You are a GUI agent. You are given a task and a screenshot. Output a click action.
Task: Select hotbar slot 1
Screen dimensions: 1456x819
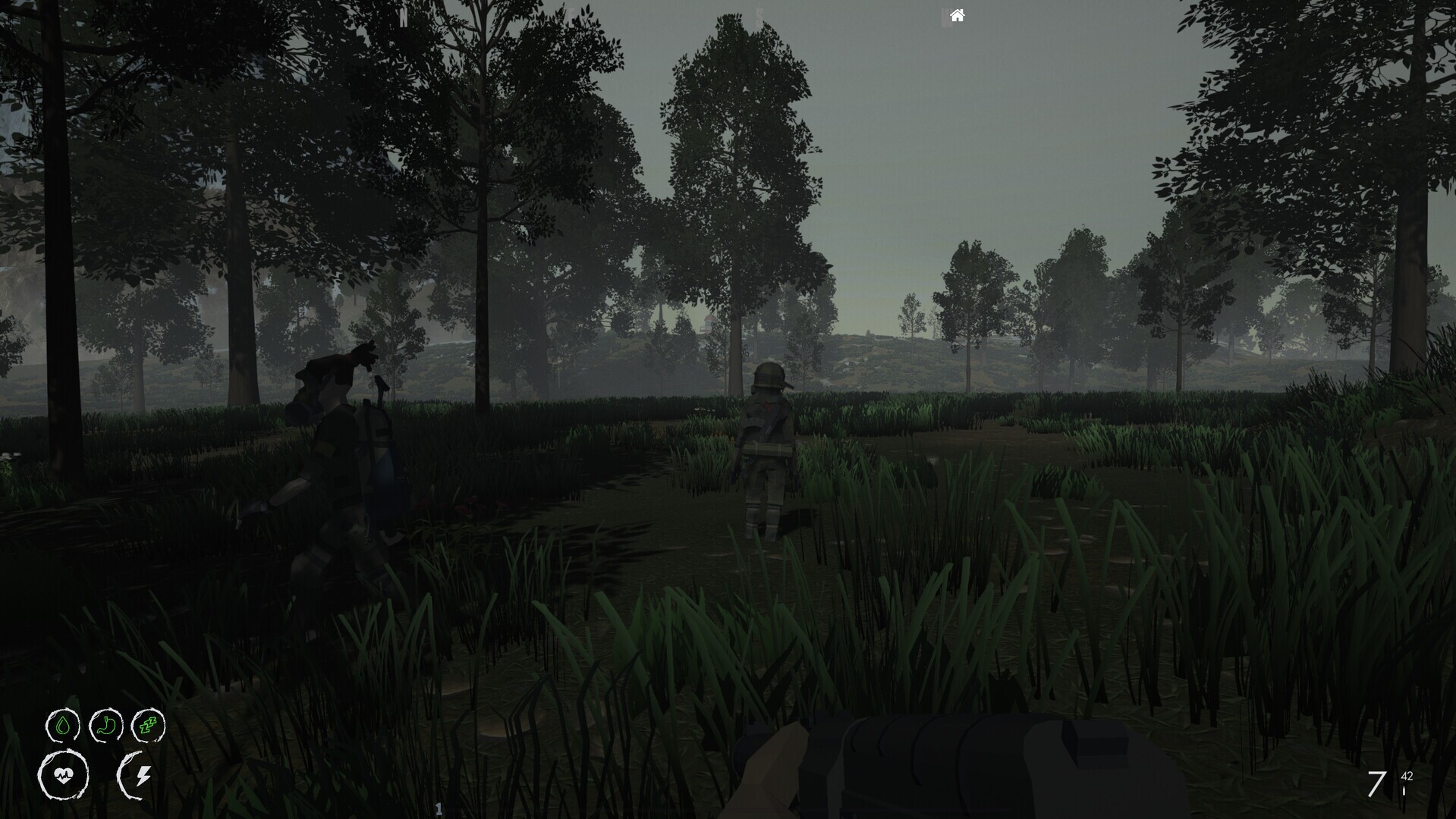pos(439,808)
